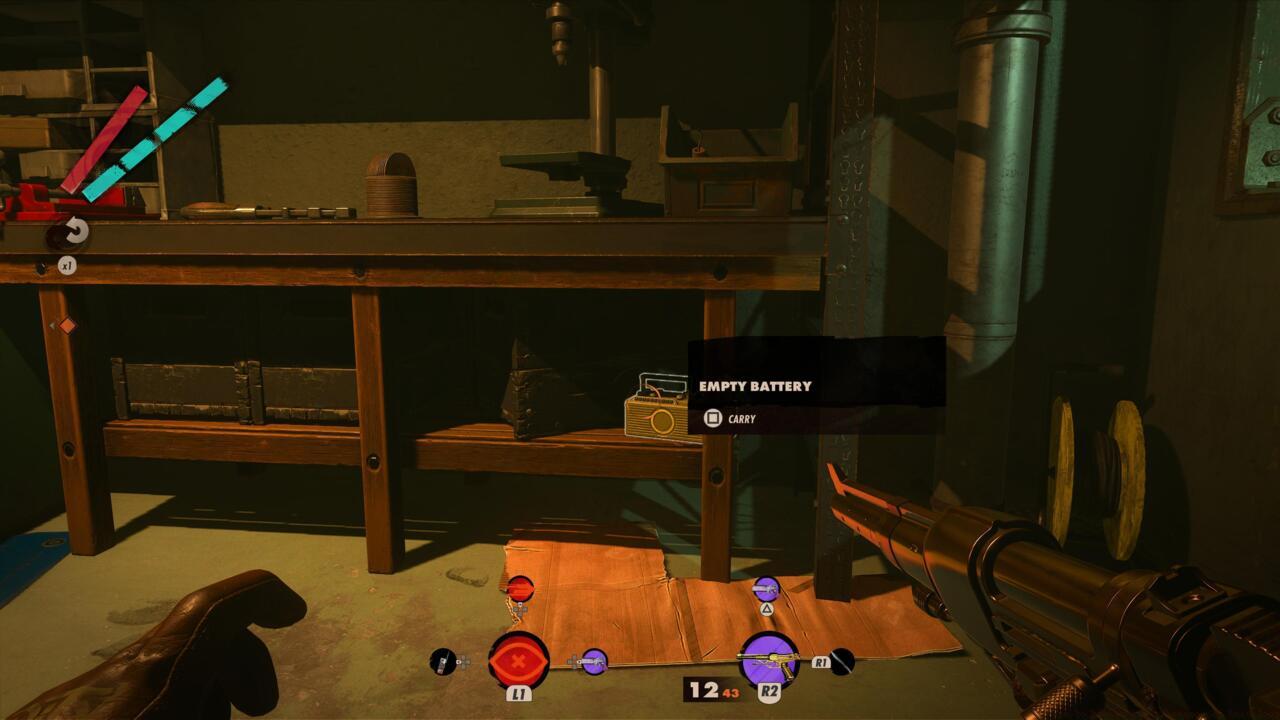Select the small red striped slab icon
1280x720 pixels.
click(520, 588)
